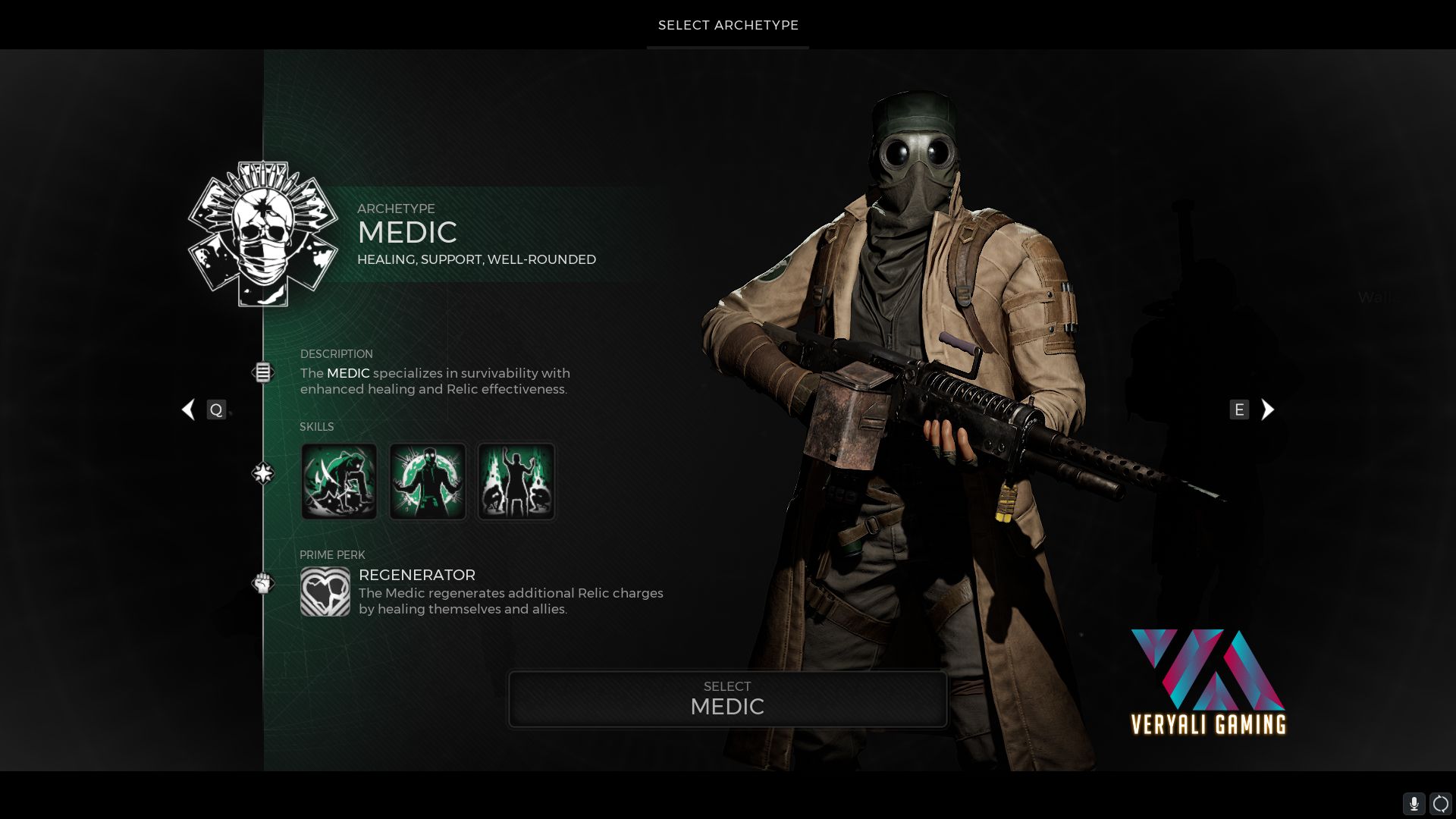Confirm the Select Medic button
This screenshot has width=1456, height=819.
tap(727, 698)
